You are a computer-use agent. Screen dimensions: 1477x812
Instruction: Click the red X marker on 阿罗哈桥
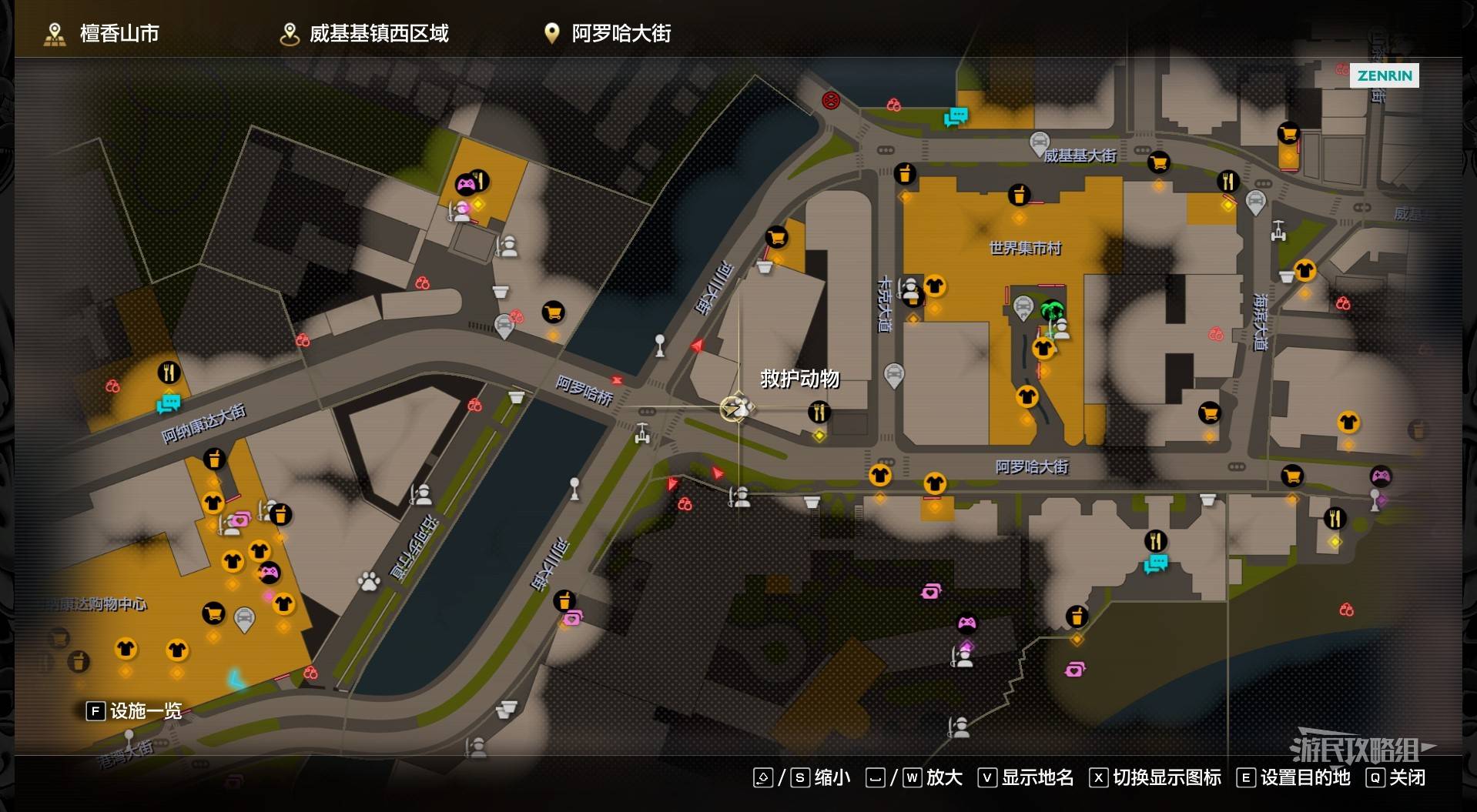click(617, 380)
